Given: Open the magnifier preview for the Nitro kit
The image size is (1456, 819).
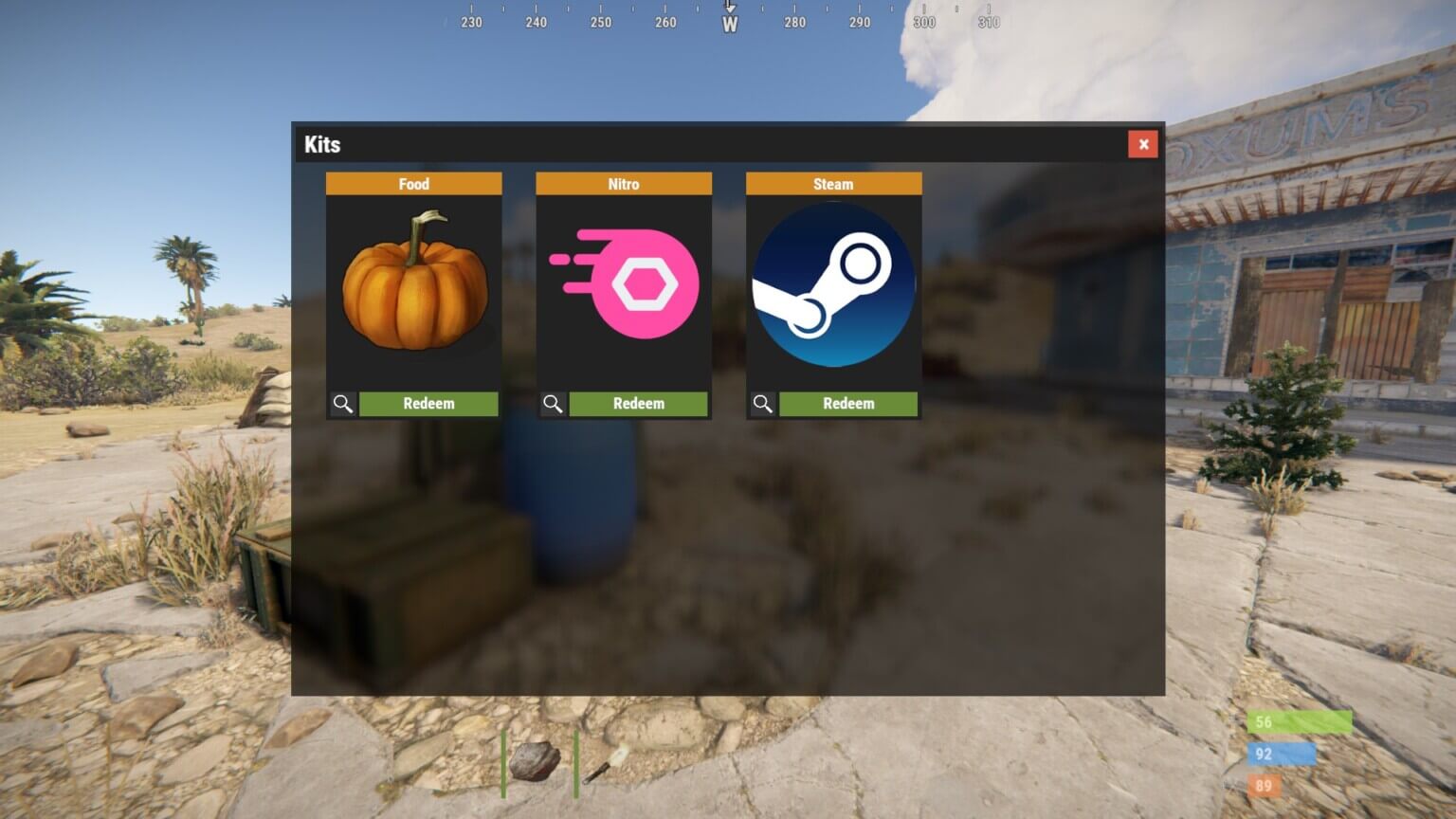Looking at the screenshot, I should pos(553,403).
